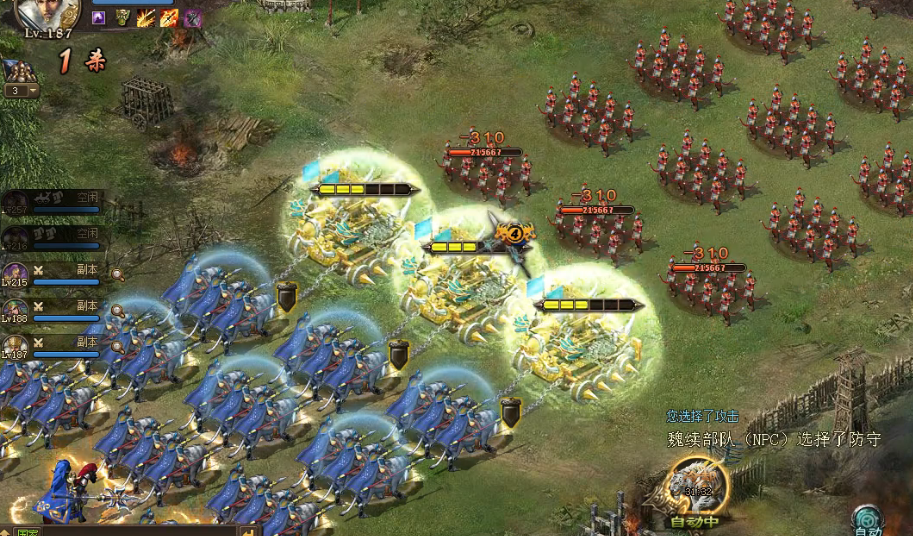This screenshot has width=913, height=536.
Task: Choose the Lv215 general portrait
Action: [x=15, y=274]
